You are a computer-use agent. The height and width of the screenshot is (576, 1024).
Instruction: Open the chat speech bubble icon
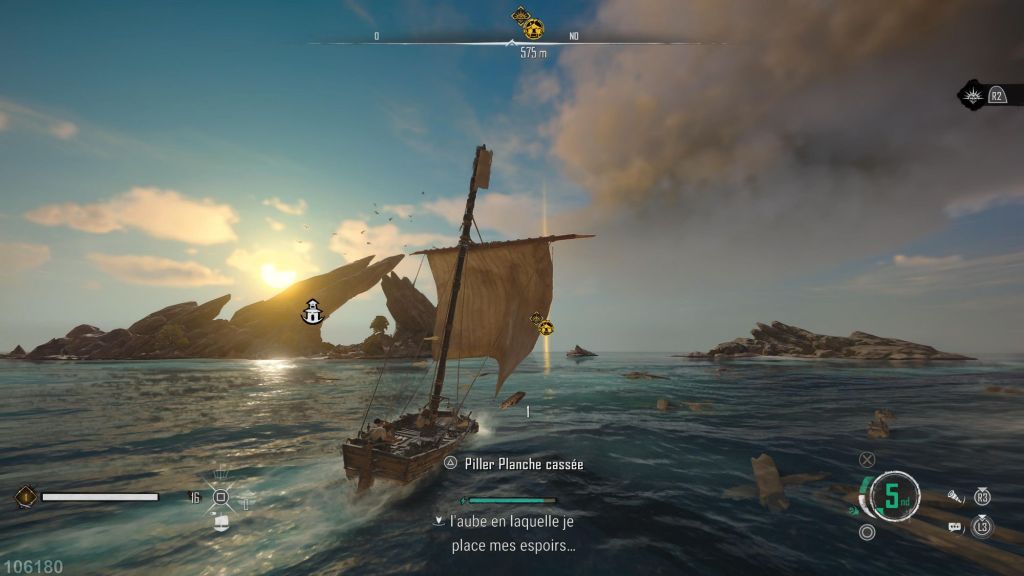[x=955, y=526]
